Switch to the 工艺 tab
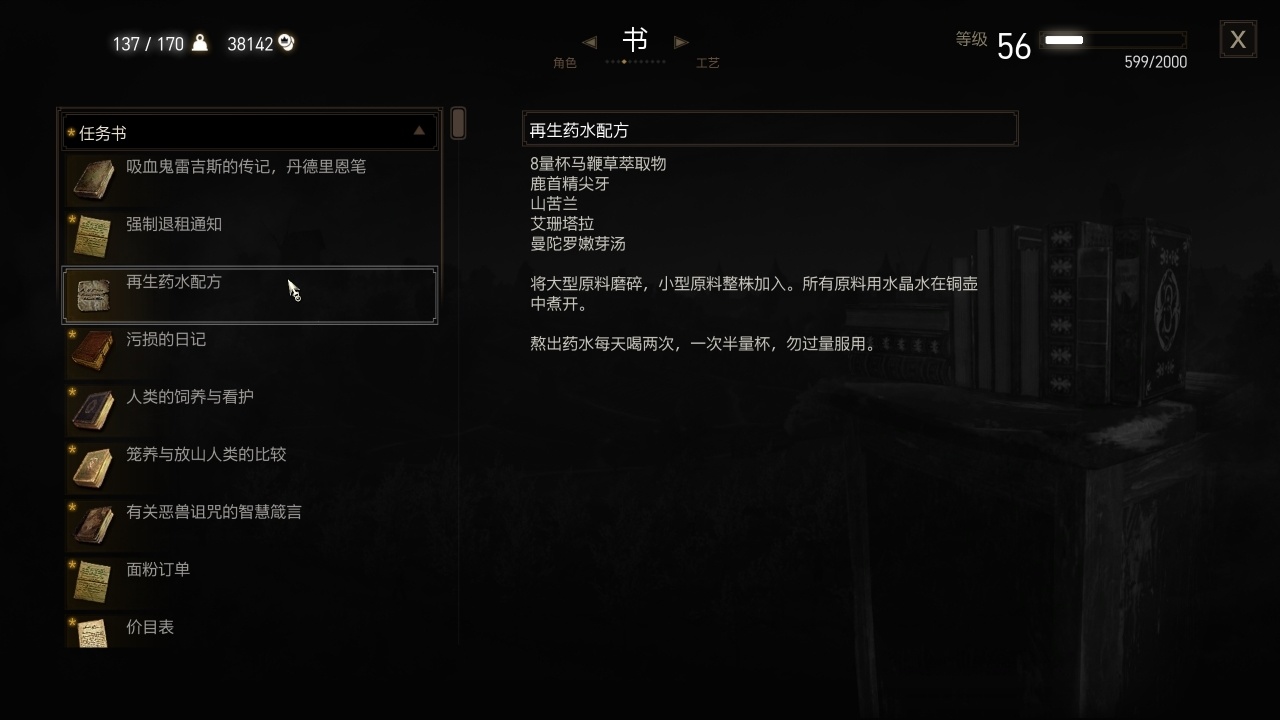Screen dimensions: 1280x720 click(x=709, y=62)
